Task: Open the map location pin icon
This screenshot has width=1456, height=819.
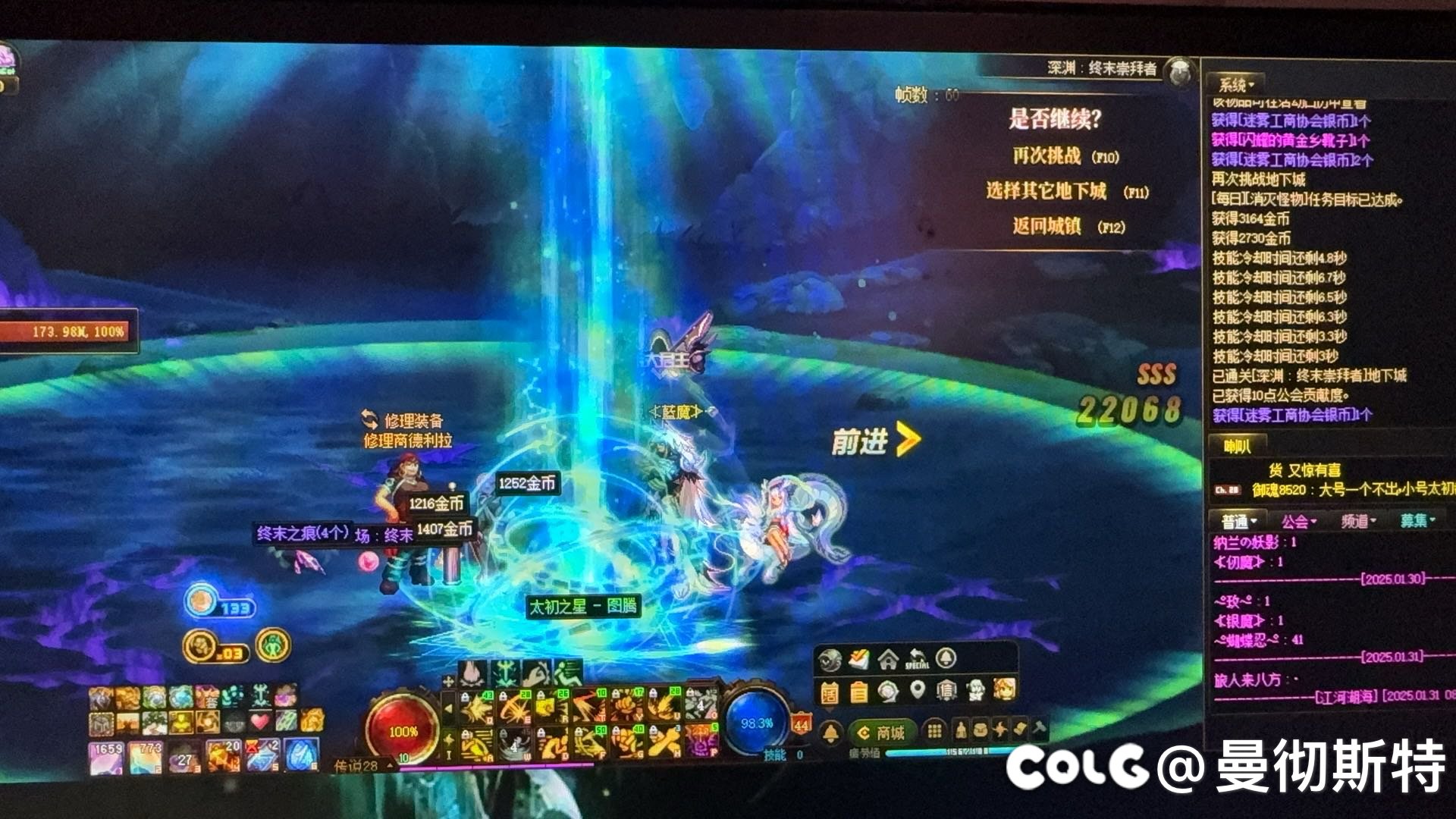Action: pos(918,690)
